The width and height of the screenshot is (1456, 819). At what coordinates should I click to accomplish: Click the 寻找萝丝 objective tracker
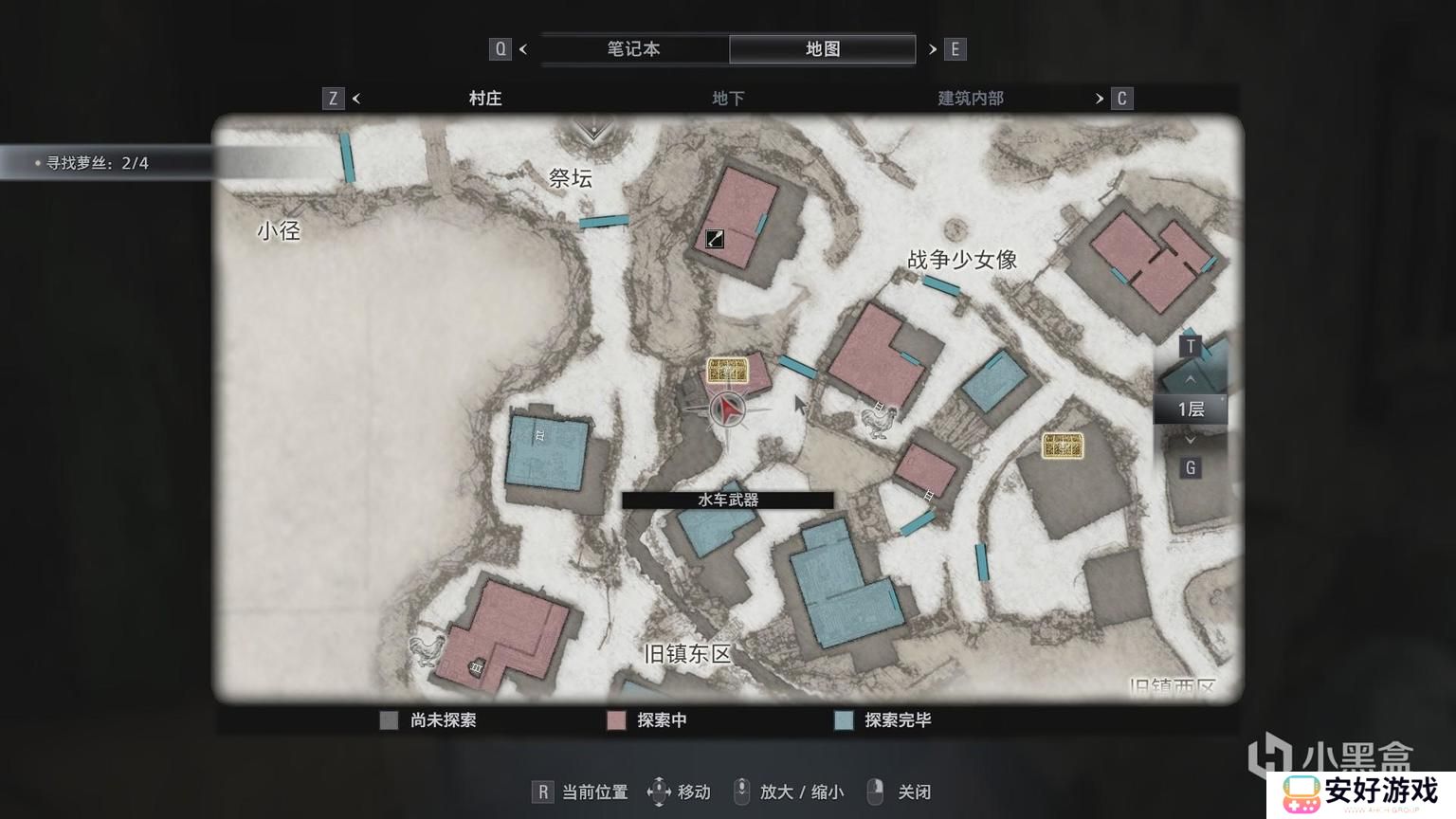(98, 163)
